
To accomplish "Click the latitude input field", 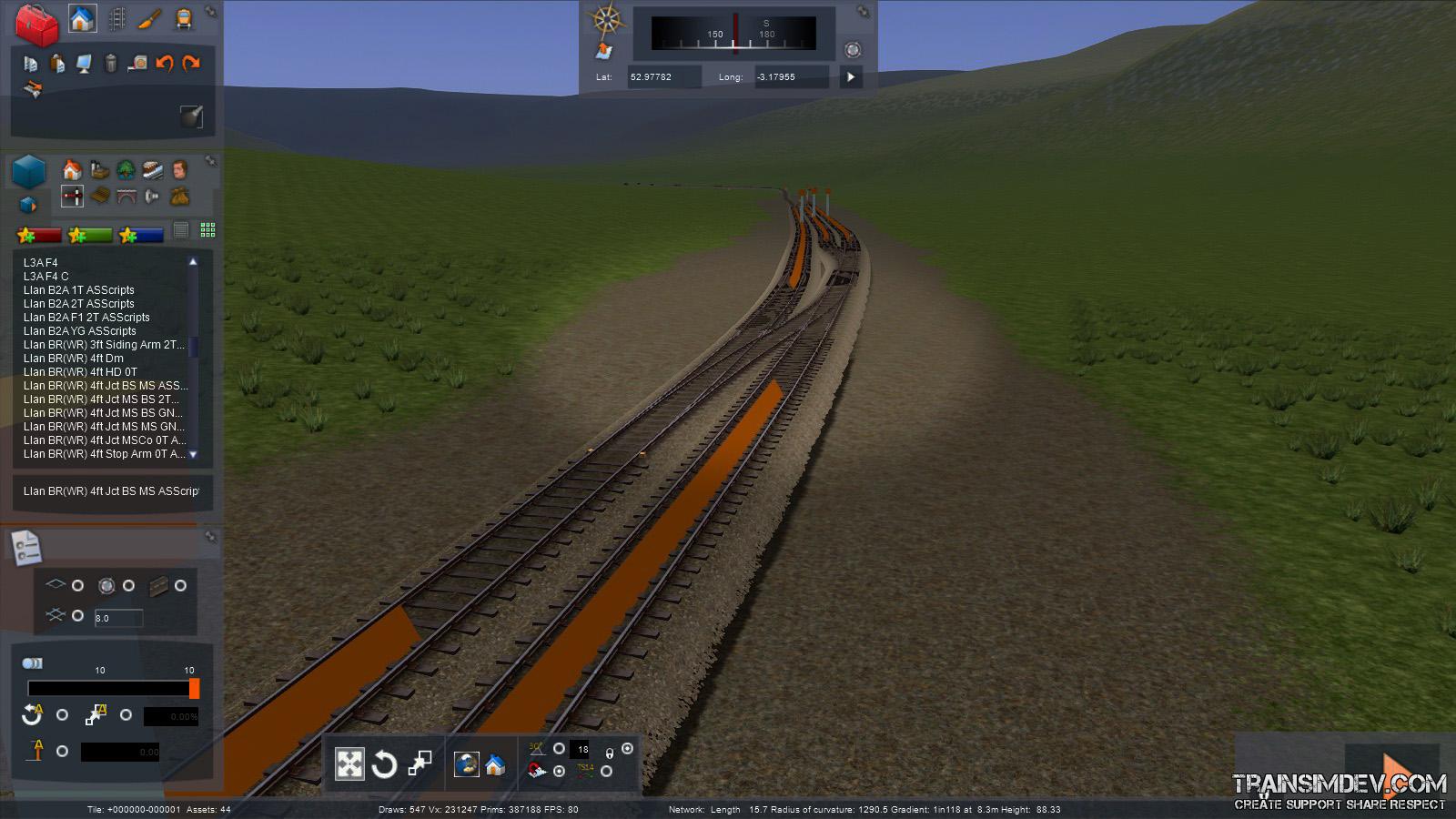I will pyautogui.click(x=662, y=77).
